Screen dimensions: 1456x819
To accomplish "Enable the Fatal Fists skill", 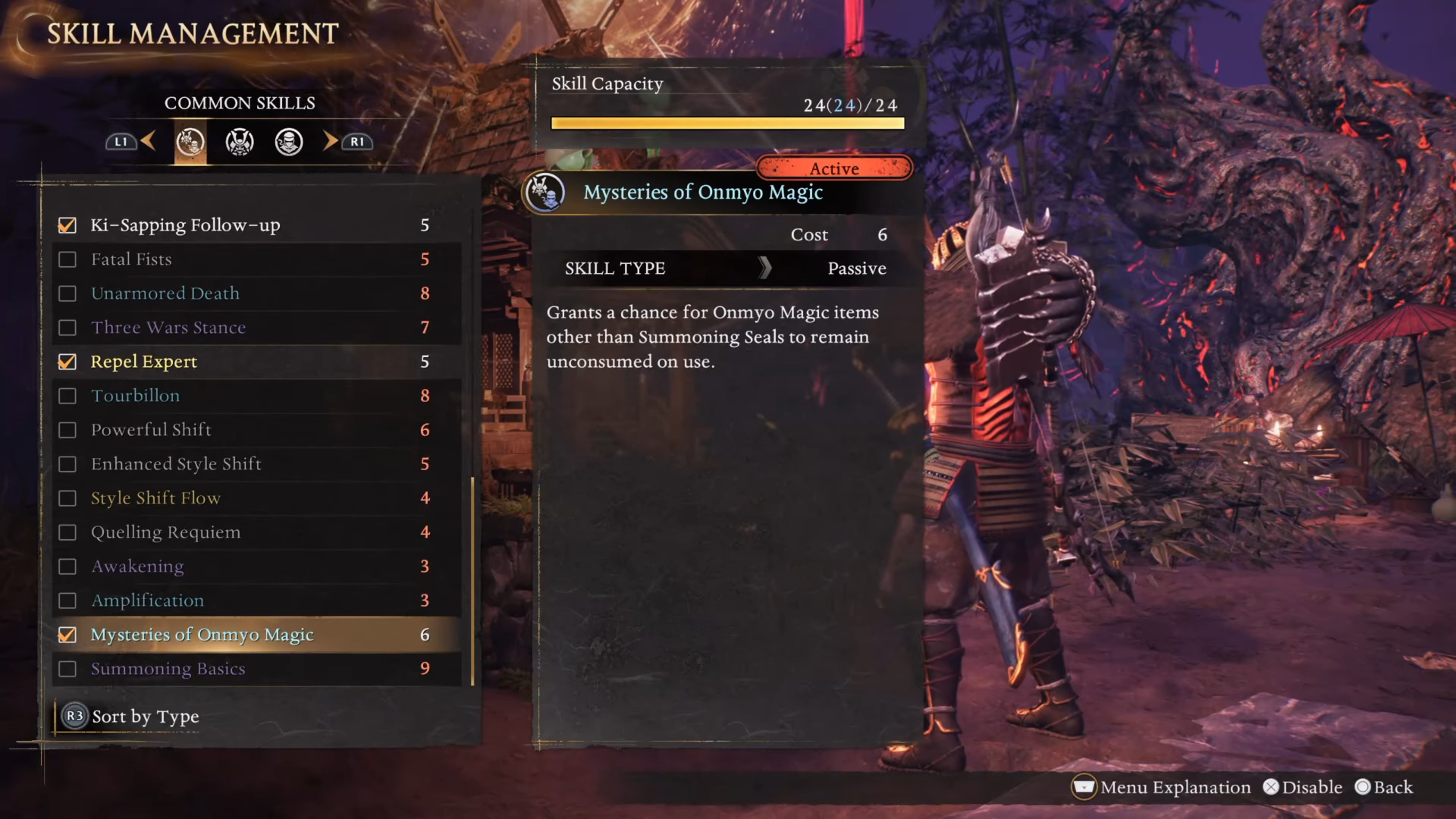I will pos(67,259).
